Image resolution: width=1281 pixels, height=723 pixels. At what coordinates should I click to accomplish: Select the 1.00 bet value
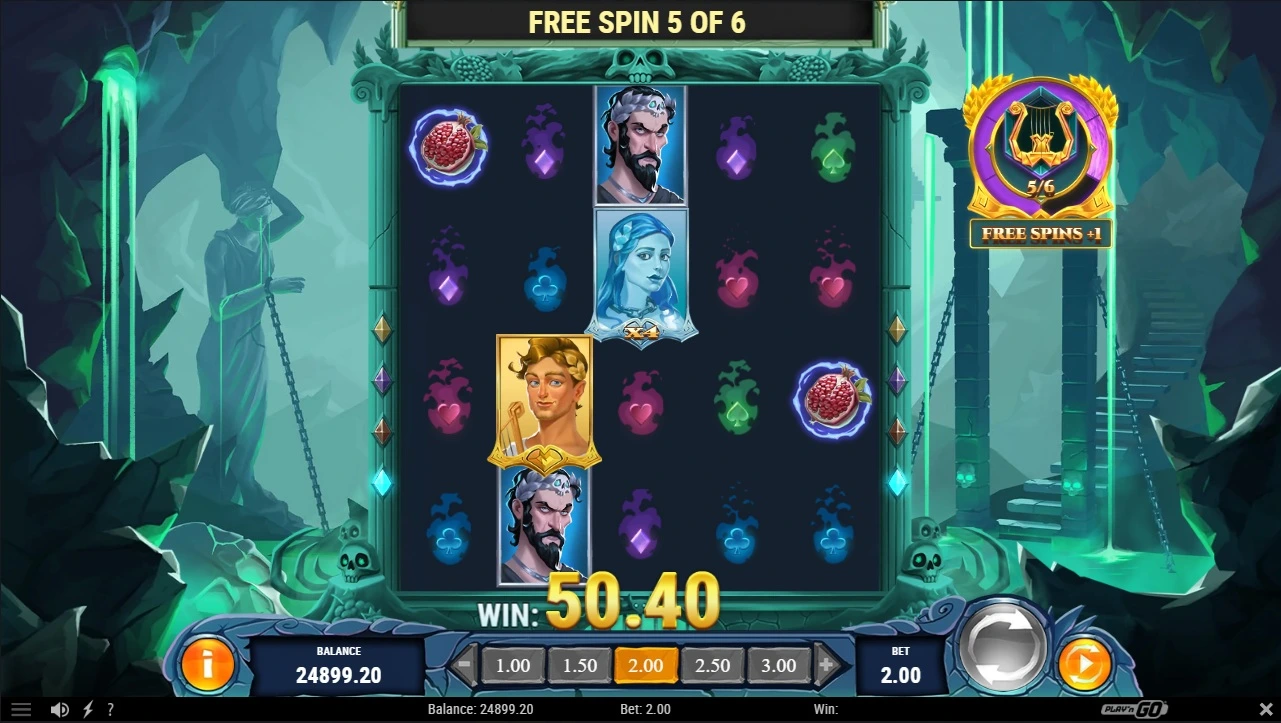click(513, 665)
